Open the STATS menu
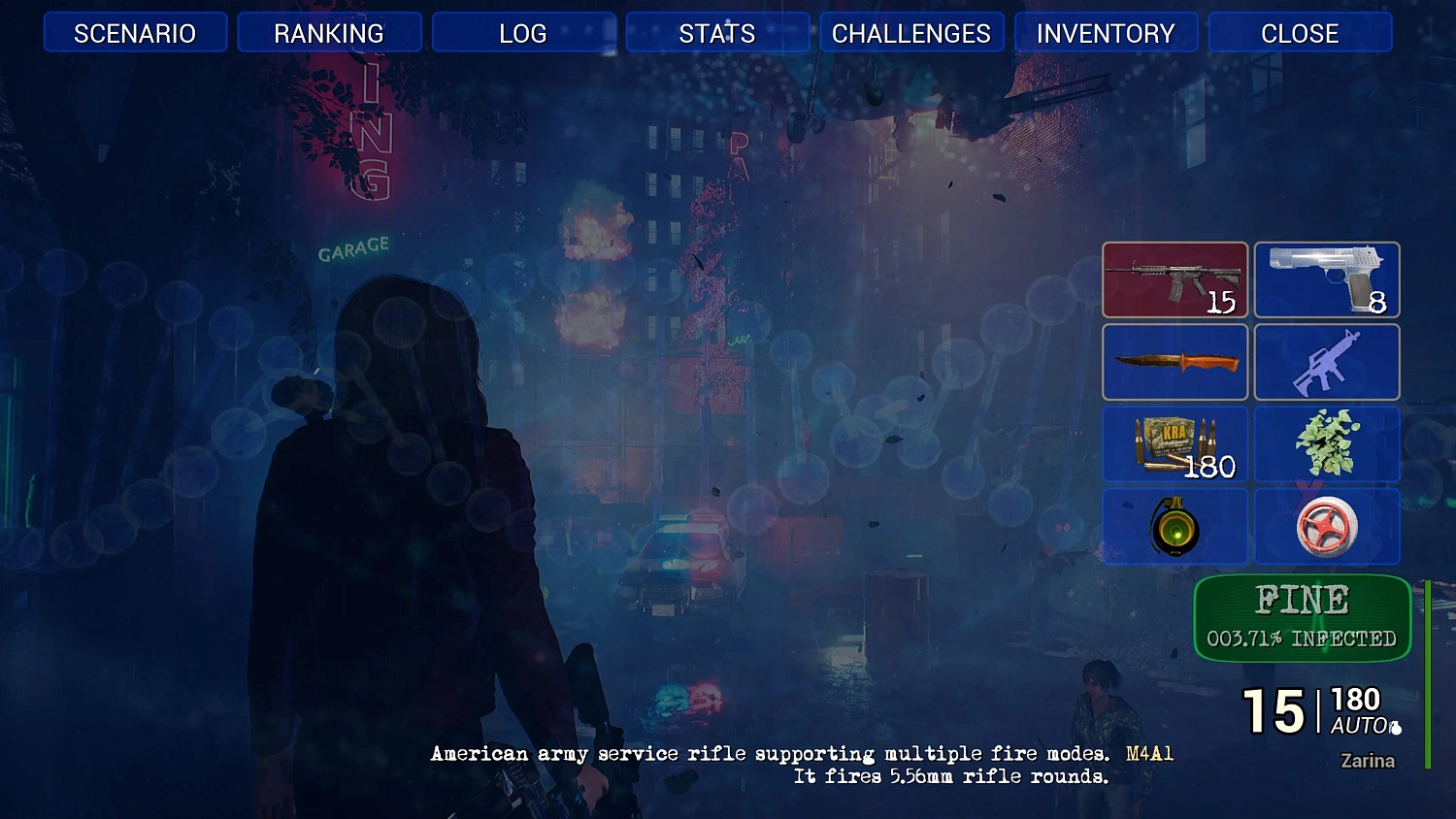The image size is (1456, 819). point(717,32)
